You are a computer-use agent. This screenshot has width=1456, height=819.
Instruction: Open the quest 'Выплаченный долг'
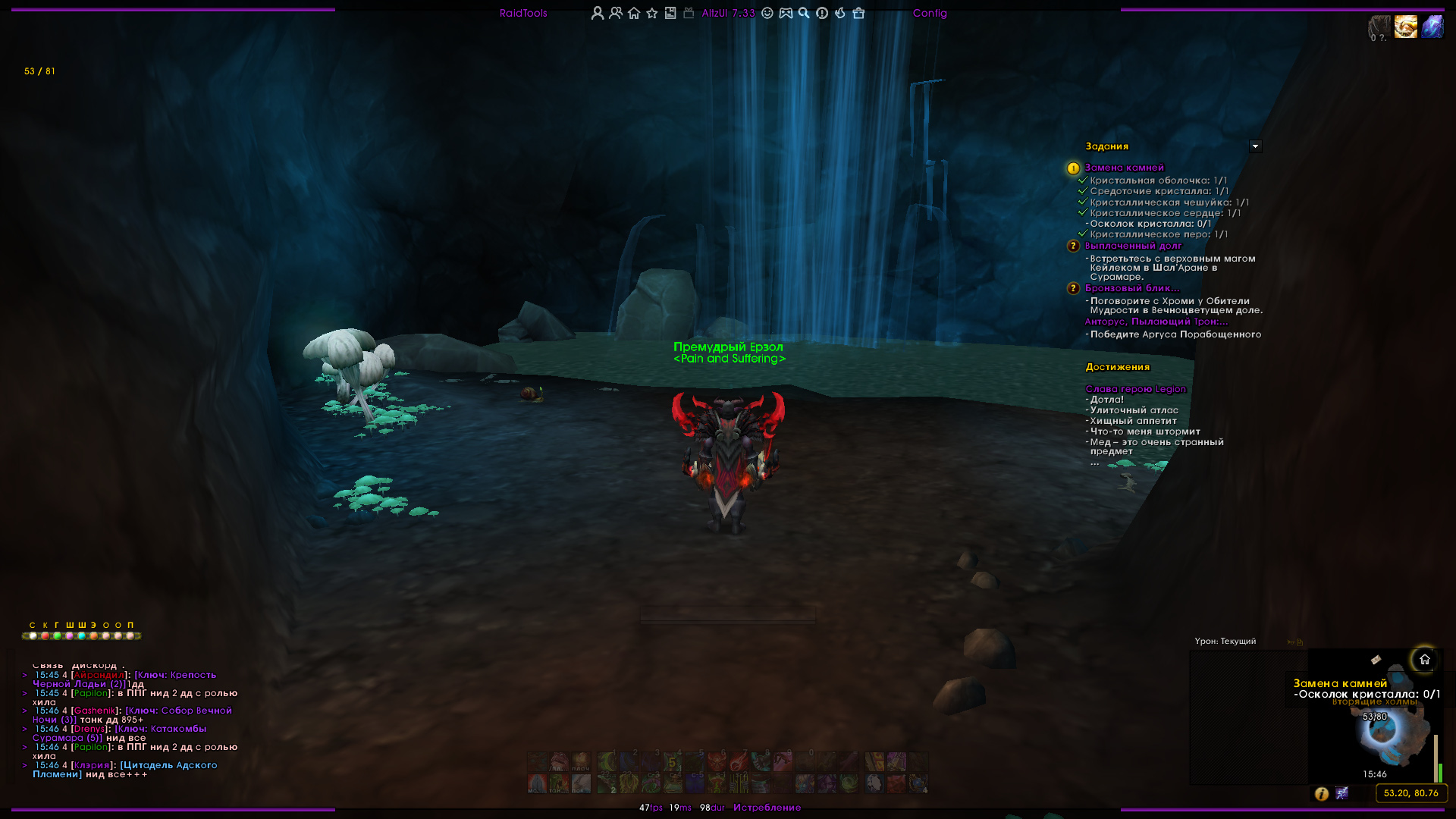click(1133, 246)
